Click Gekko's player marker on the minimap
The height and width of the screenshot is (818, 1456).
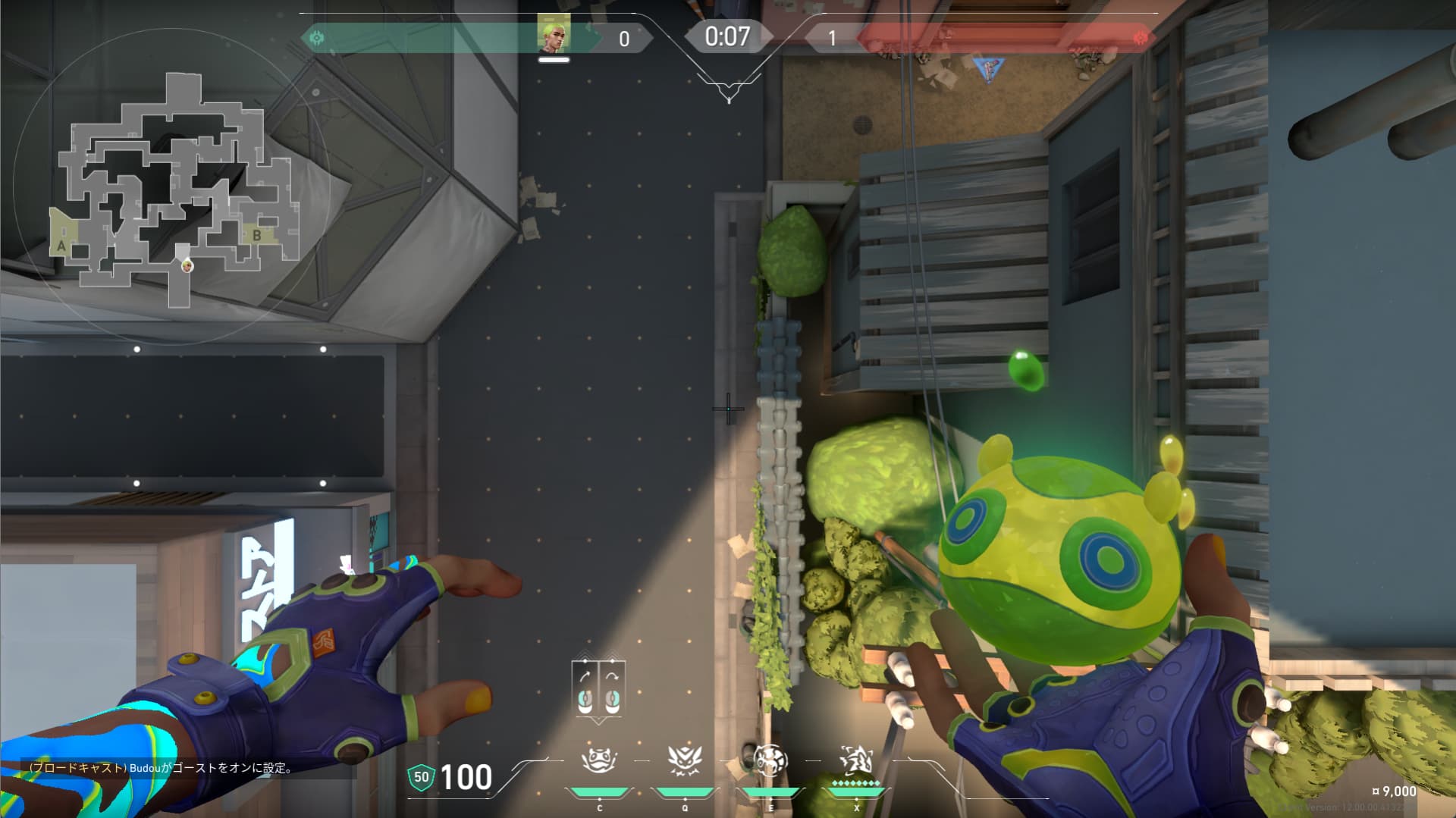pos(187,265)
